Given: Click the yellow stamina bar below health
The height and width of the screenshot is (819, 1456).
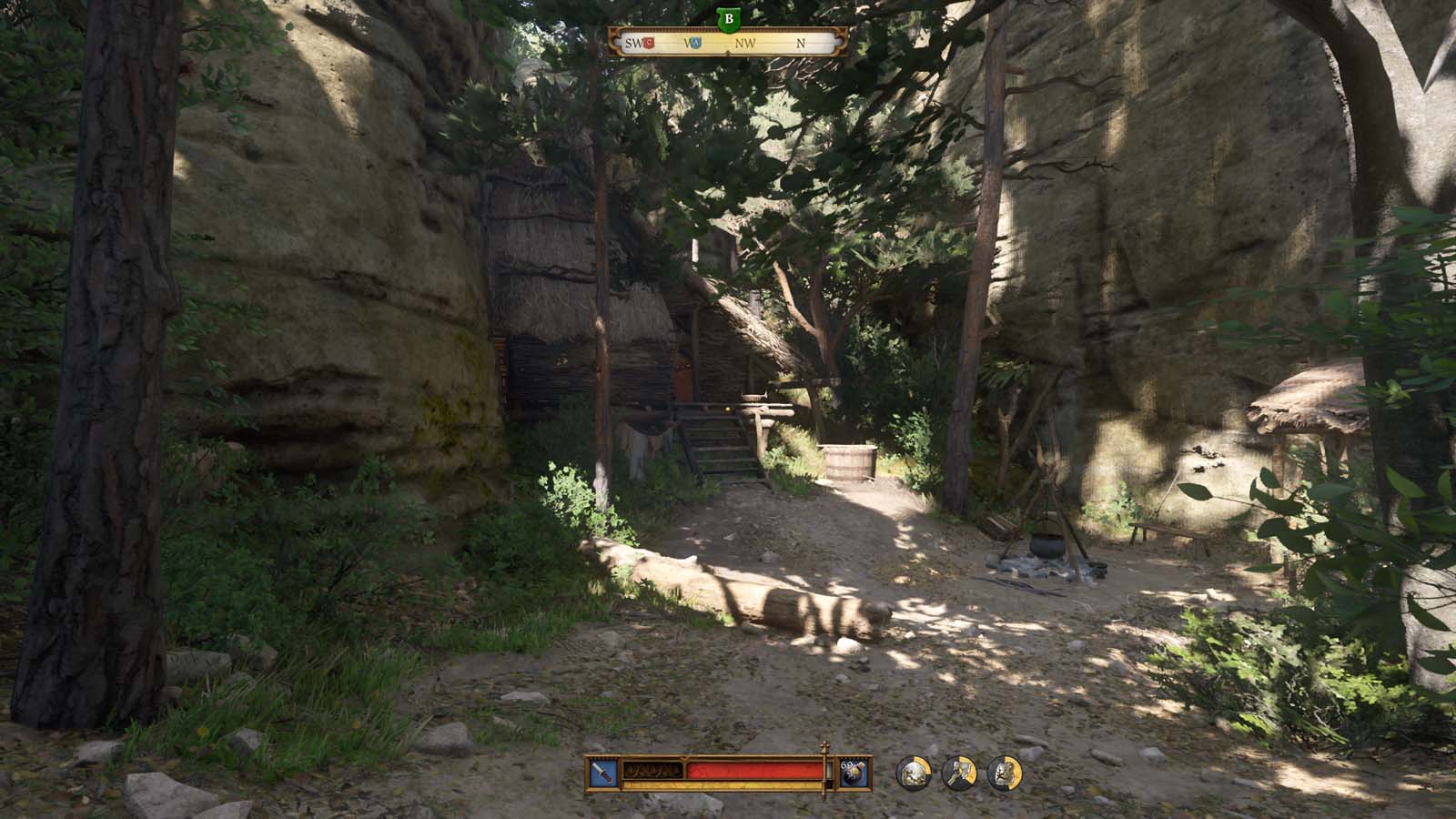Looking at the screenshot, I should [x=724, y=784].
